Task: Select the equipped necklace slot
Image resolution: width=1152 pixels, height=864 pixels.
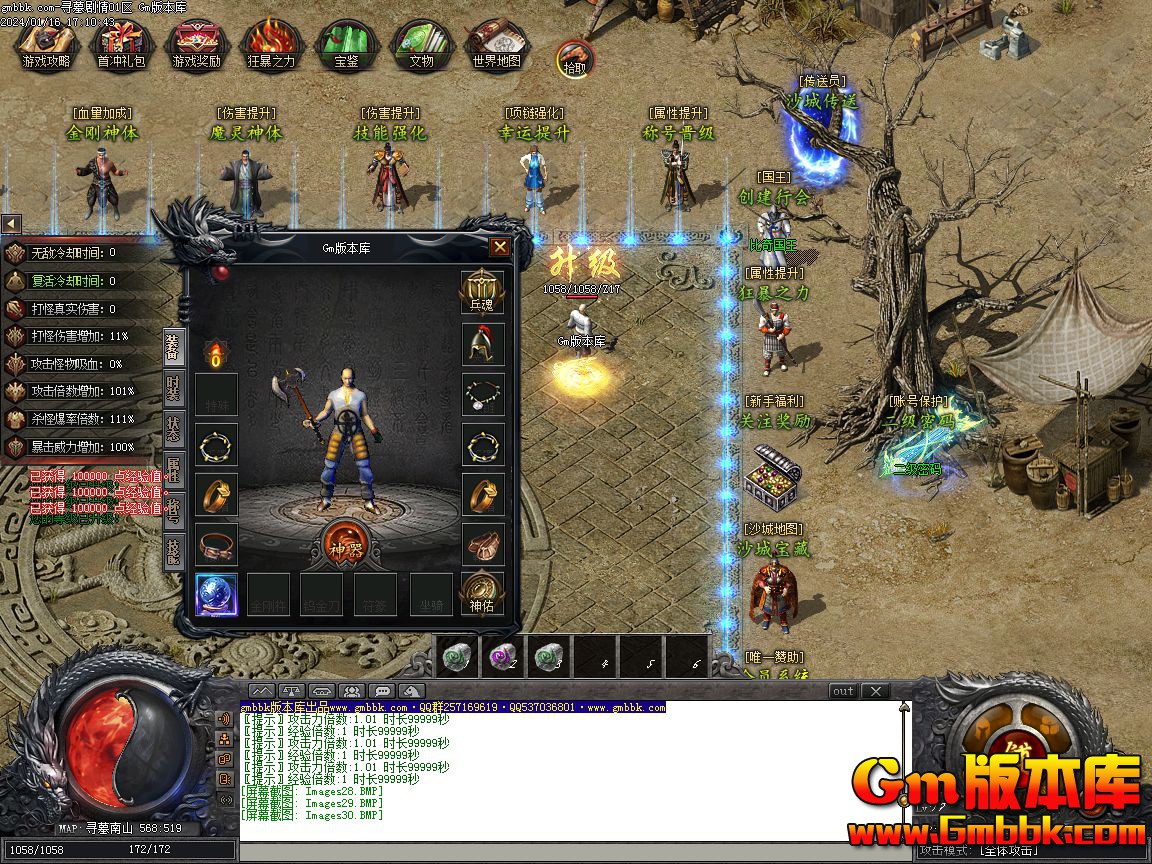Action: [x=483, y=394]
